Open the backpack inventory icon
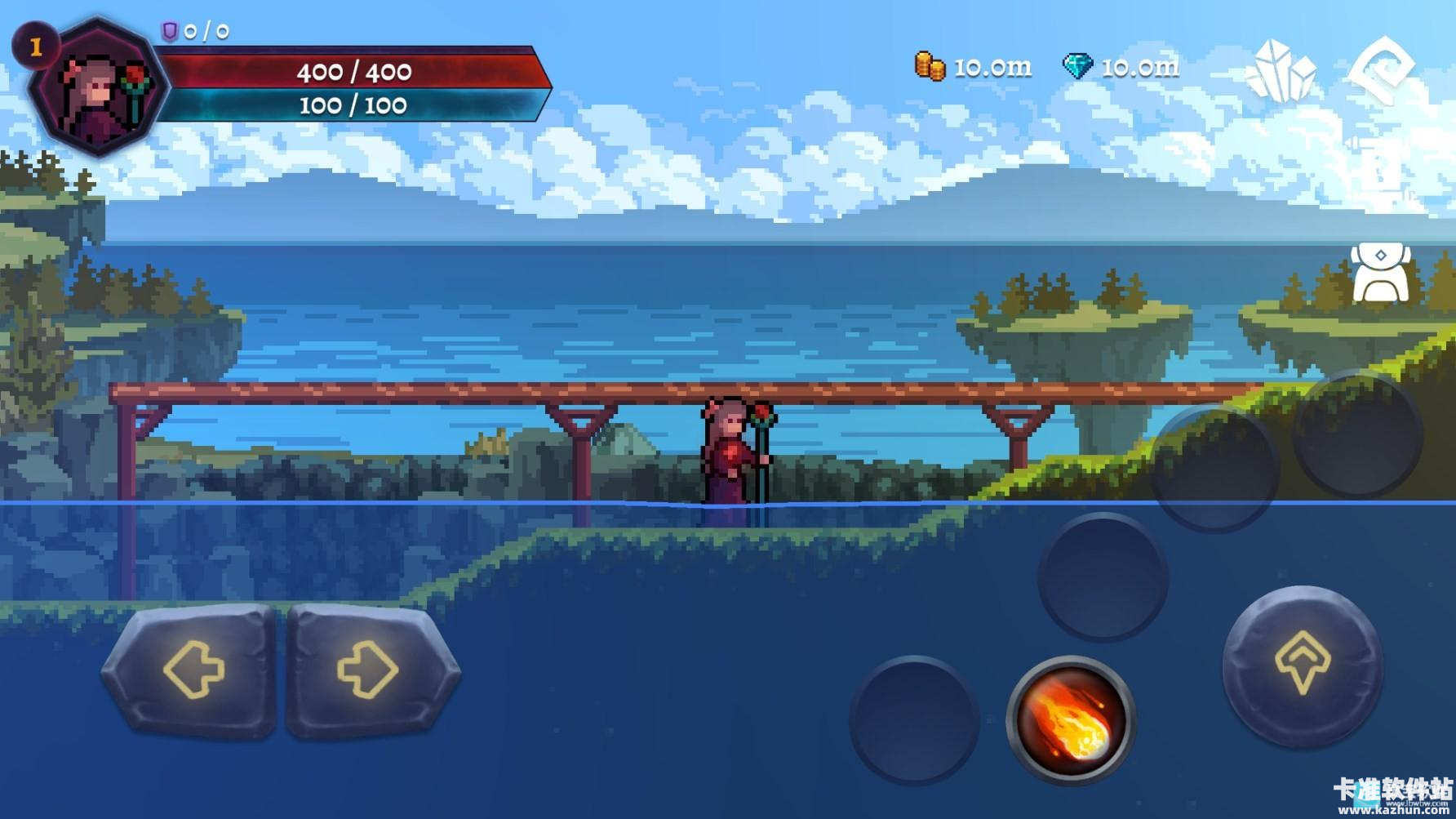The image size is (1456, 819). (1380, 274)
